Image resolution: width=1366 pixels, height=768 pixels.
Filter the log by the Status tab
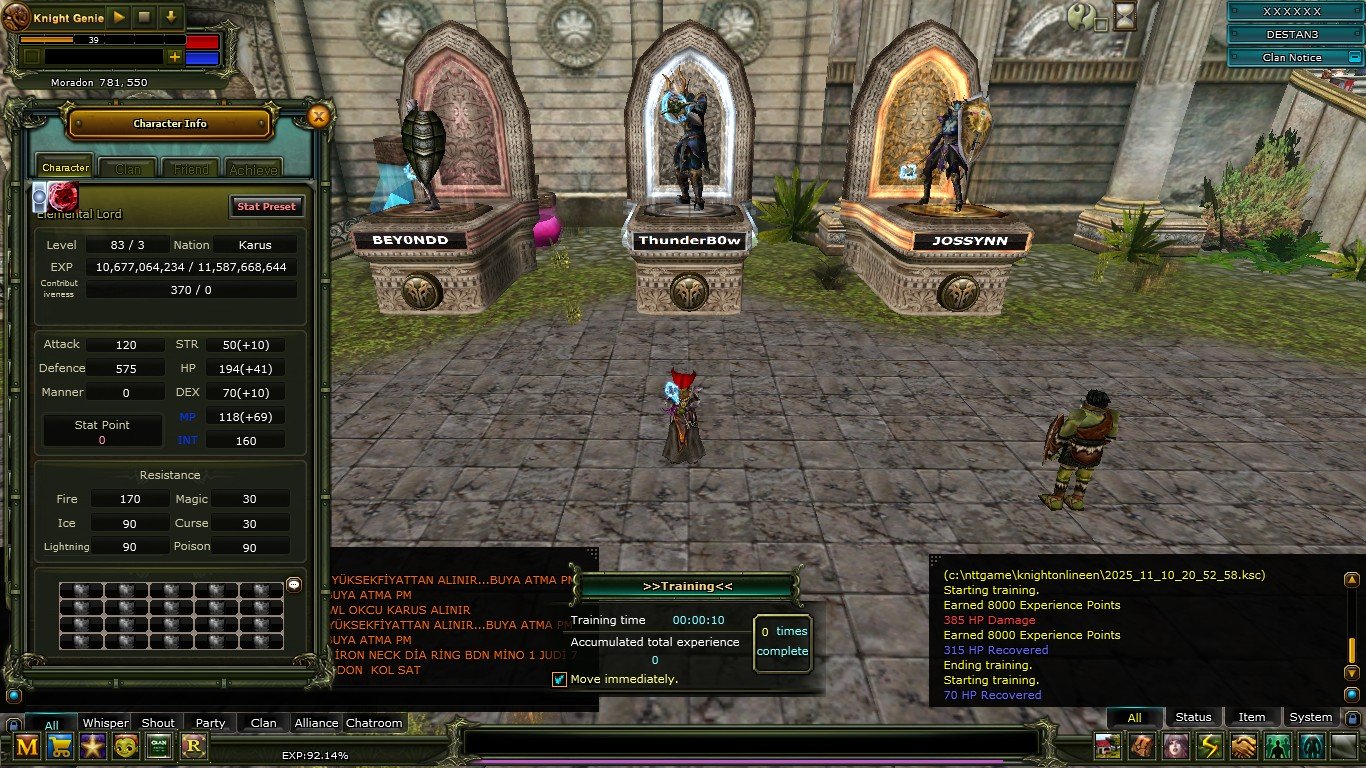[x=1193, y=717]
